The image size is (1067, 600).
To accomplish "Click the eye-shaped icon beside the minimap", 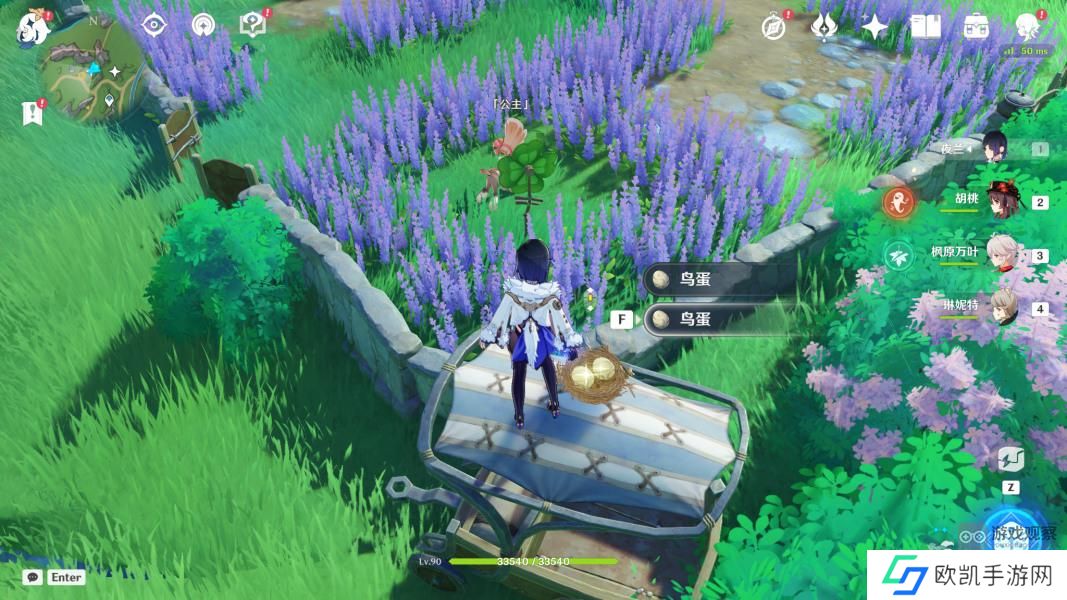I will (153, 25).
